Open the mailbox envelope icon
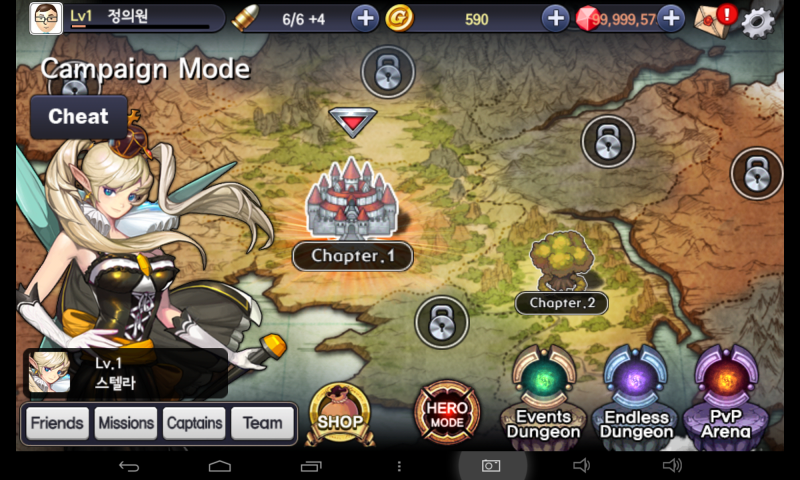The height and width of the screenshot is (480, 800). pyautogui.click(x=712, y=18)
